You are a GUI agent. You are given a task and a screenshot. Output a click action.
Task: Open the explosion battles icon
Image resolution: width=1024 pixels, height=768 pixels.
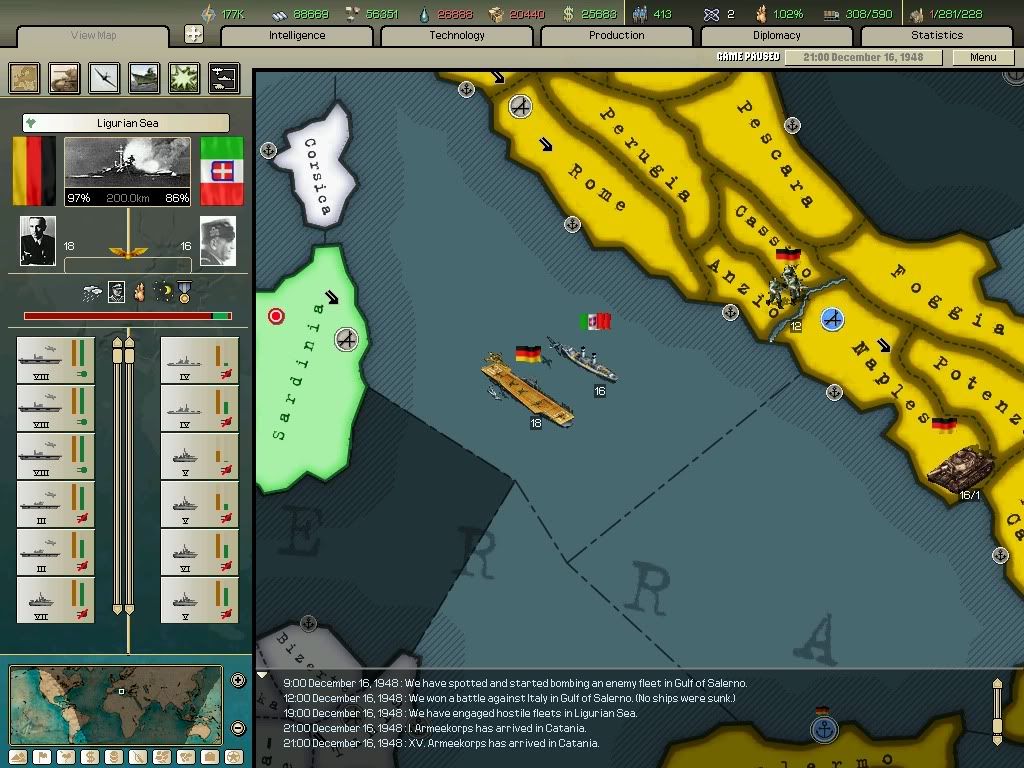[184, 78]
